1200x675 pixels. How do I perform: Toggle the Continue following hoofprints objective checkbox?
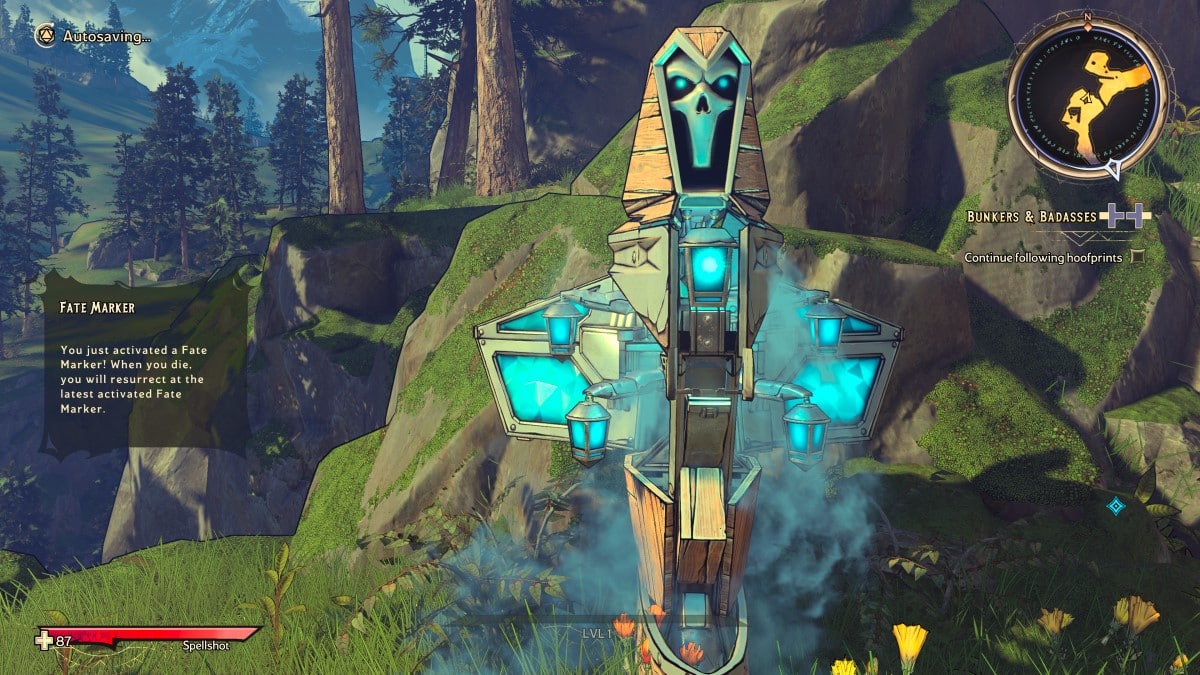coord(1137,257)
